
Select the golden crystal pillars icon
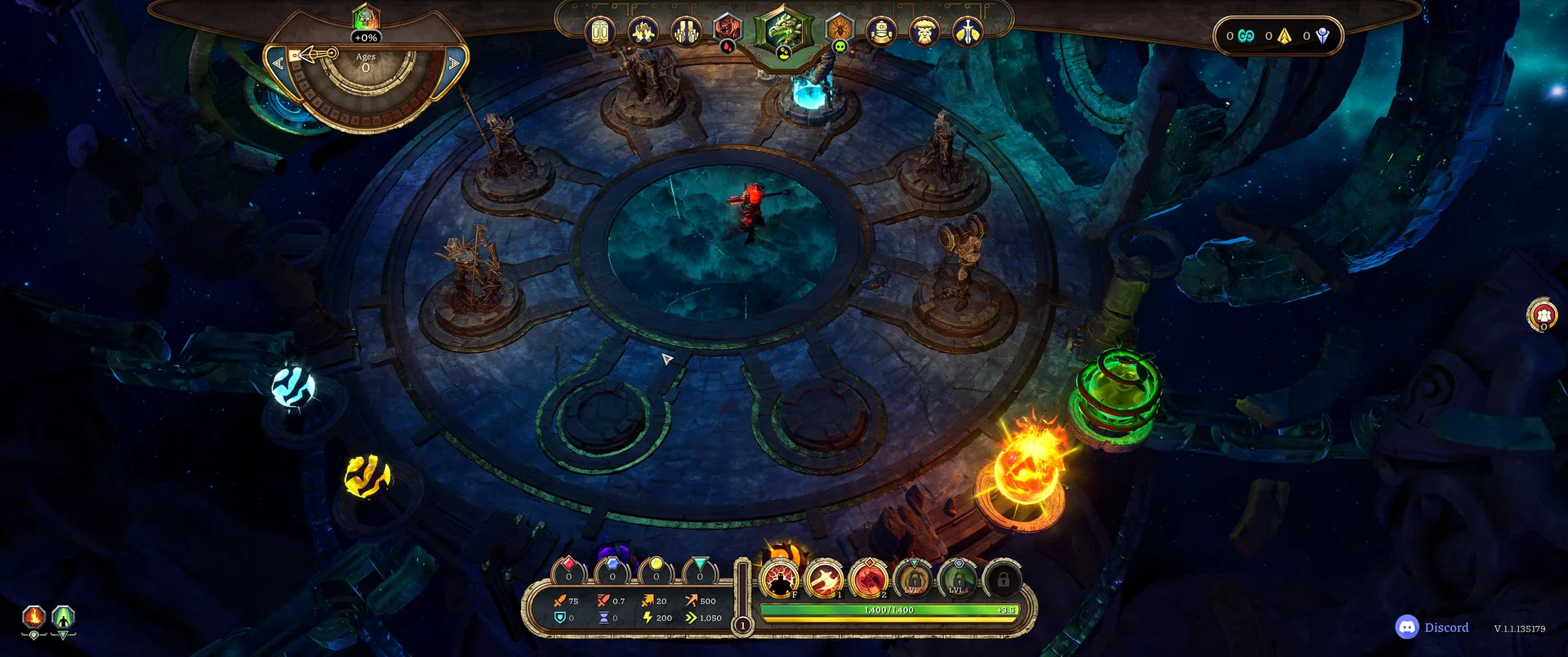686,32
